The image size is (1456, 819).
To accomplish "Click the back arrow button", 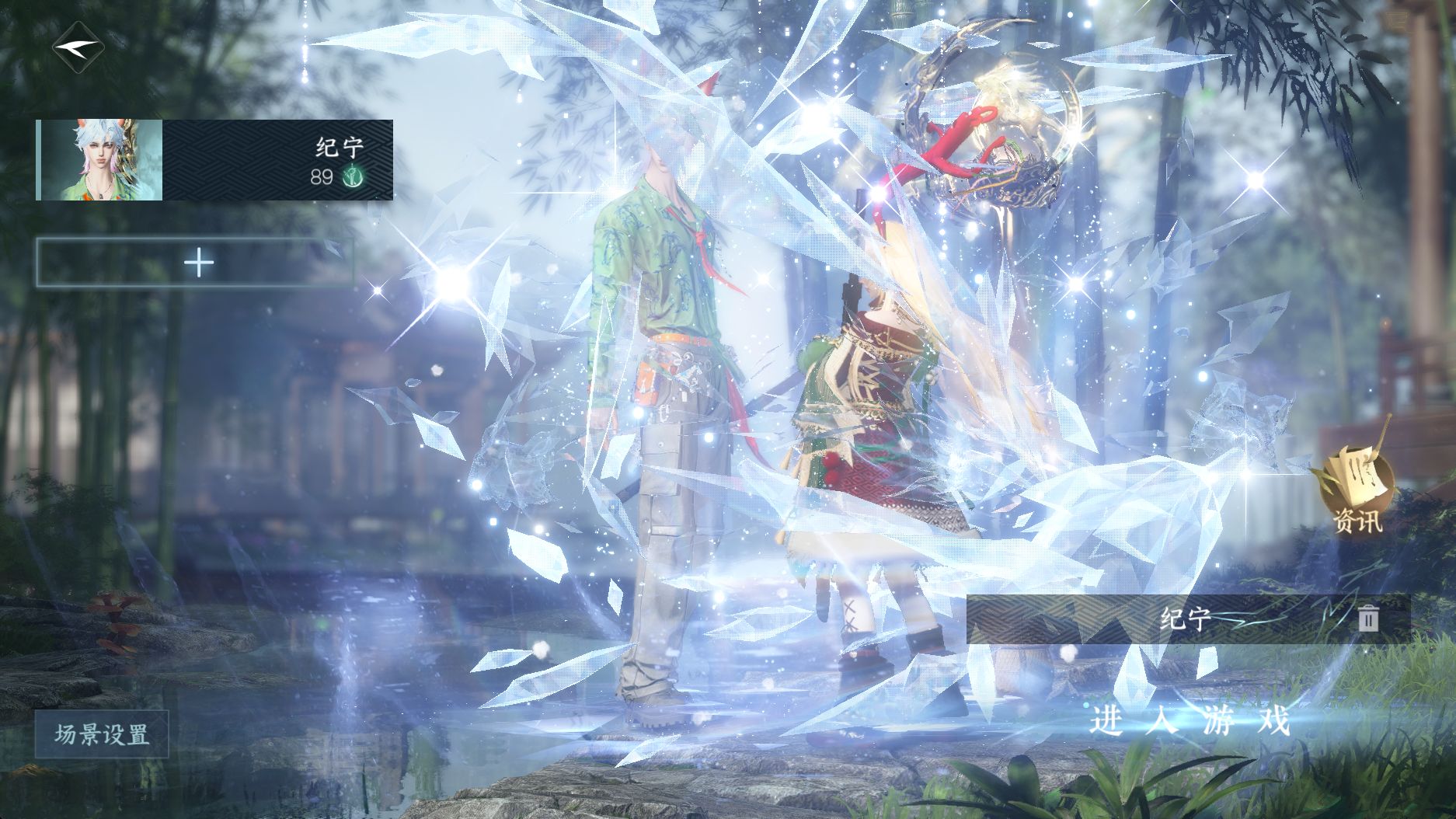I will [76, 47].
